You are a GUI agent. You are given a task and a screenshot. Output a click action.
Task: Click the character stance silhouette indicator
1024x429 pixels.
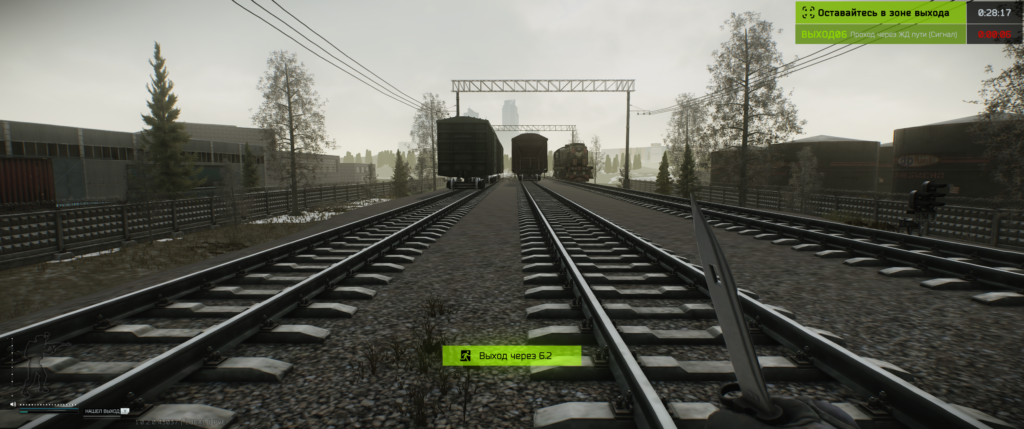point(35,365)
